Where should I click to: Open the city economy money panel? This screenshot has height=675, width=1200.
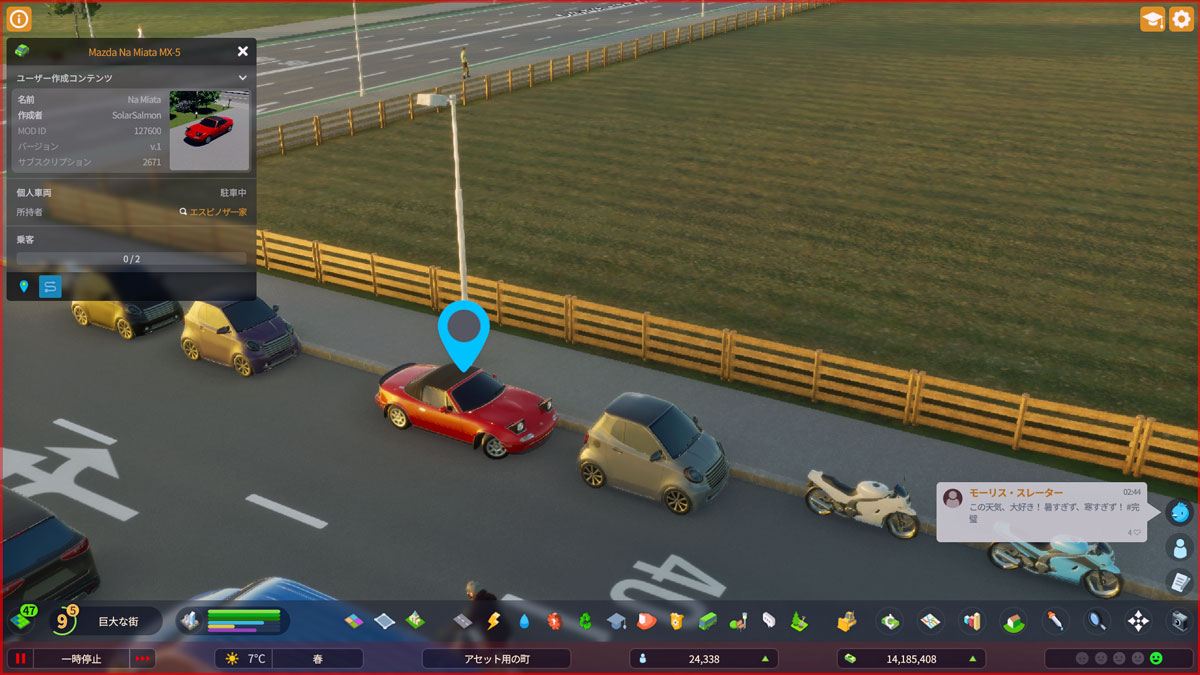click(910, 659)
